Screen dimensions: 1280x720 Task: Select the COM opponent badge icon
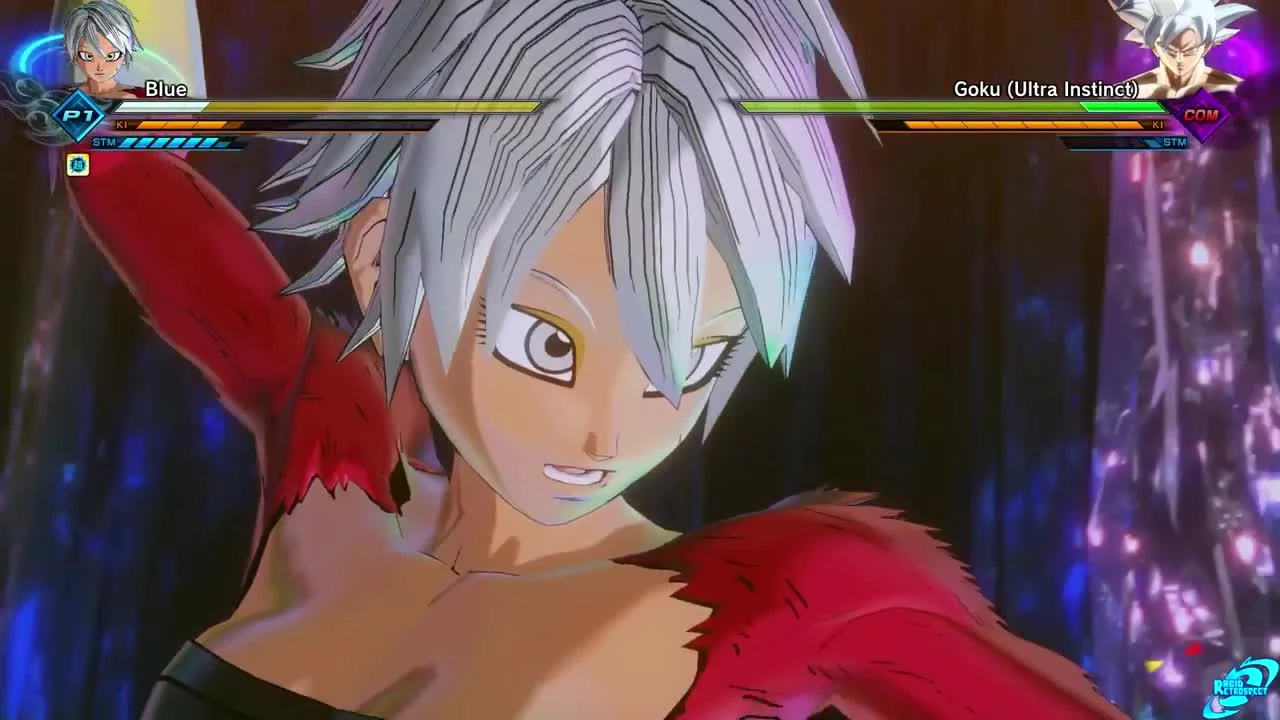(1202, 117)
